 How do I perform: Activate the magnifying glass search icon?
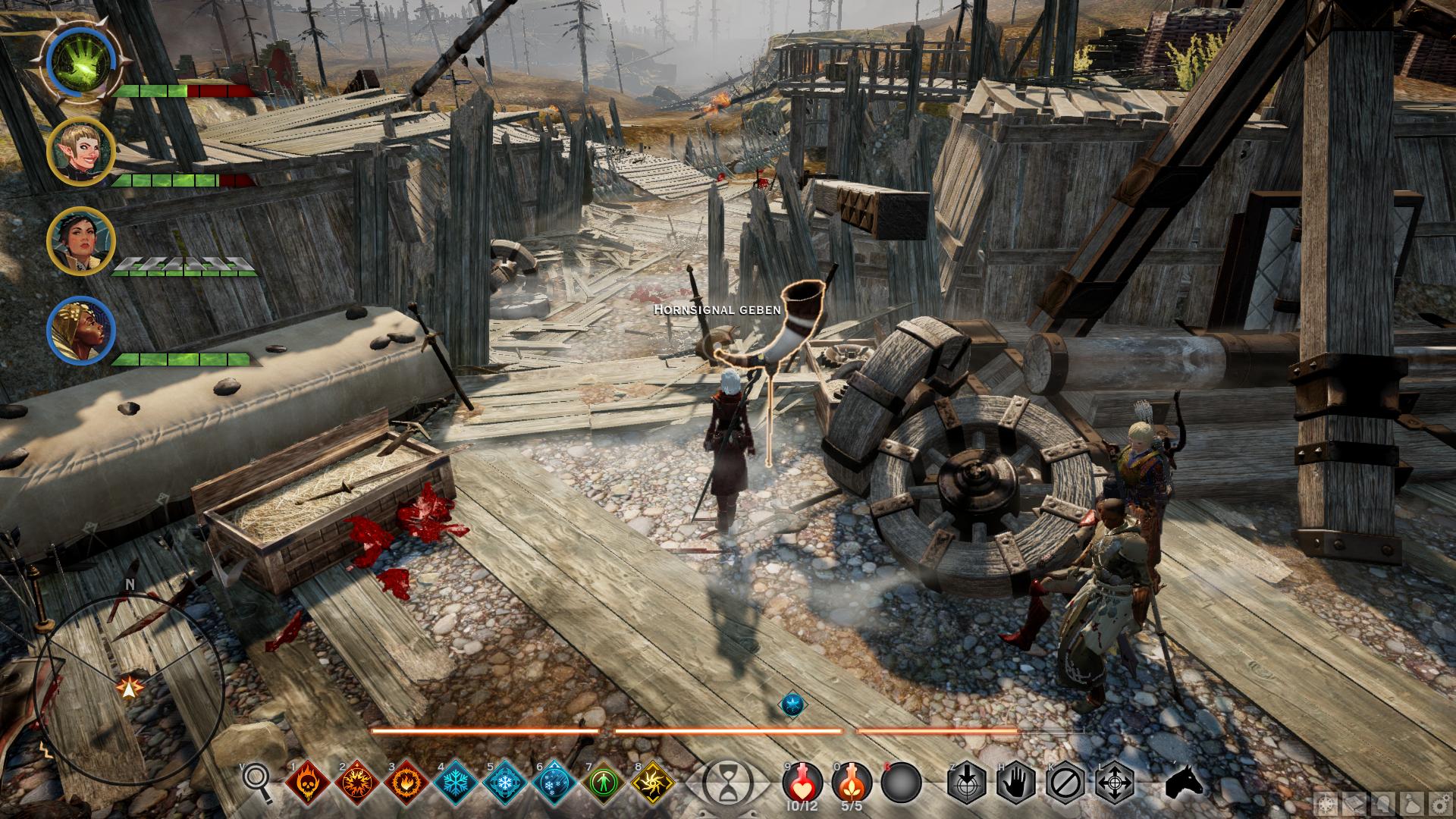point(258,781)
